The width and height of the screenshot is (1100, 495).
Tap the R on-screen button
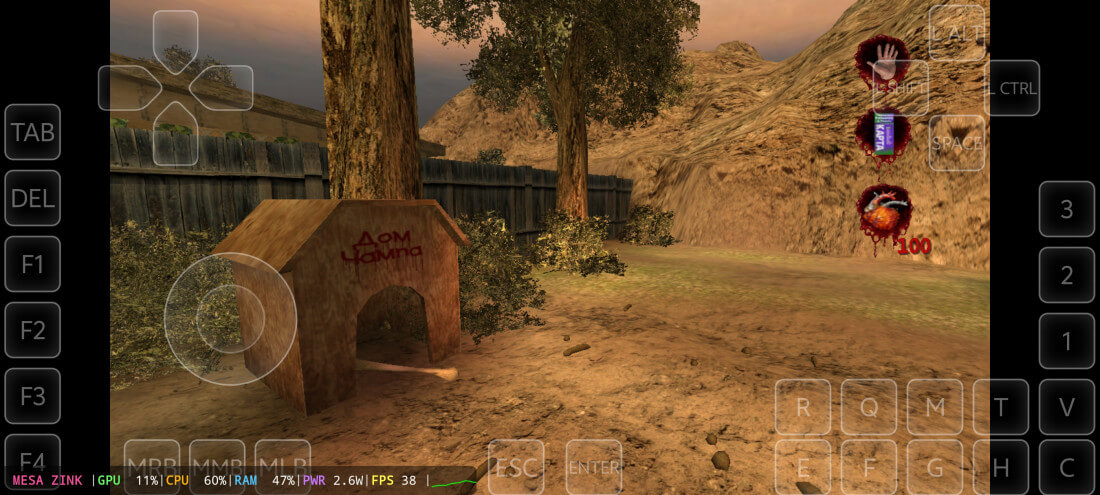coord(803,407)
